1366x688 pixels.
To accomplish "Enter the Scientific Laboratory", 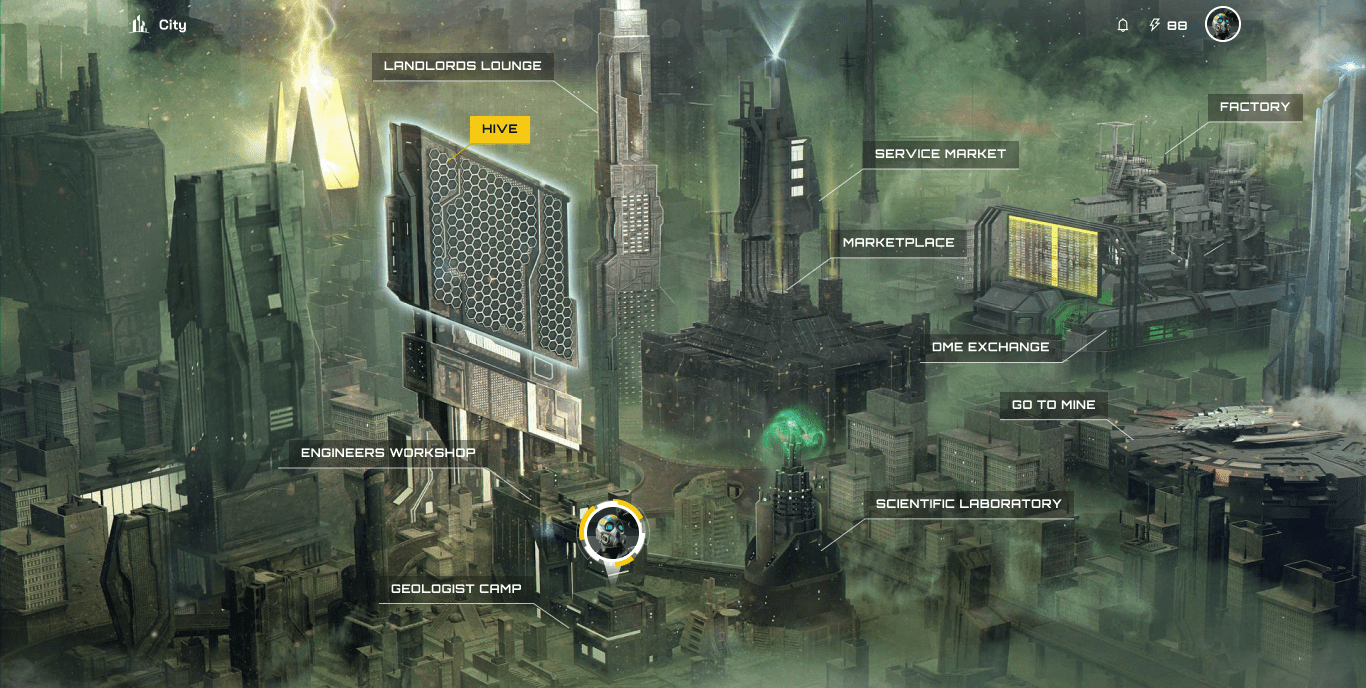I will (968, 504).
